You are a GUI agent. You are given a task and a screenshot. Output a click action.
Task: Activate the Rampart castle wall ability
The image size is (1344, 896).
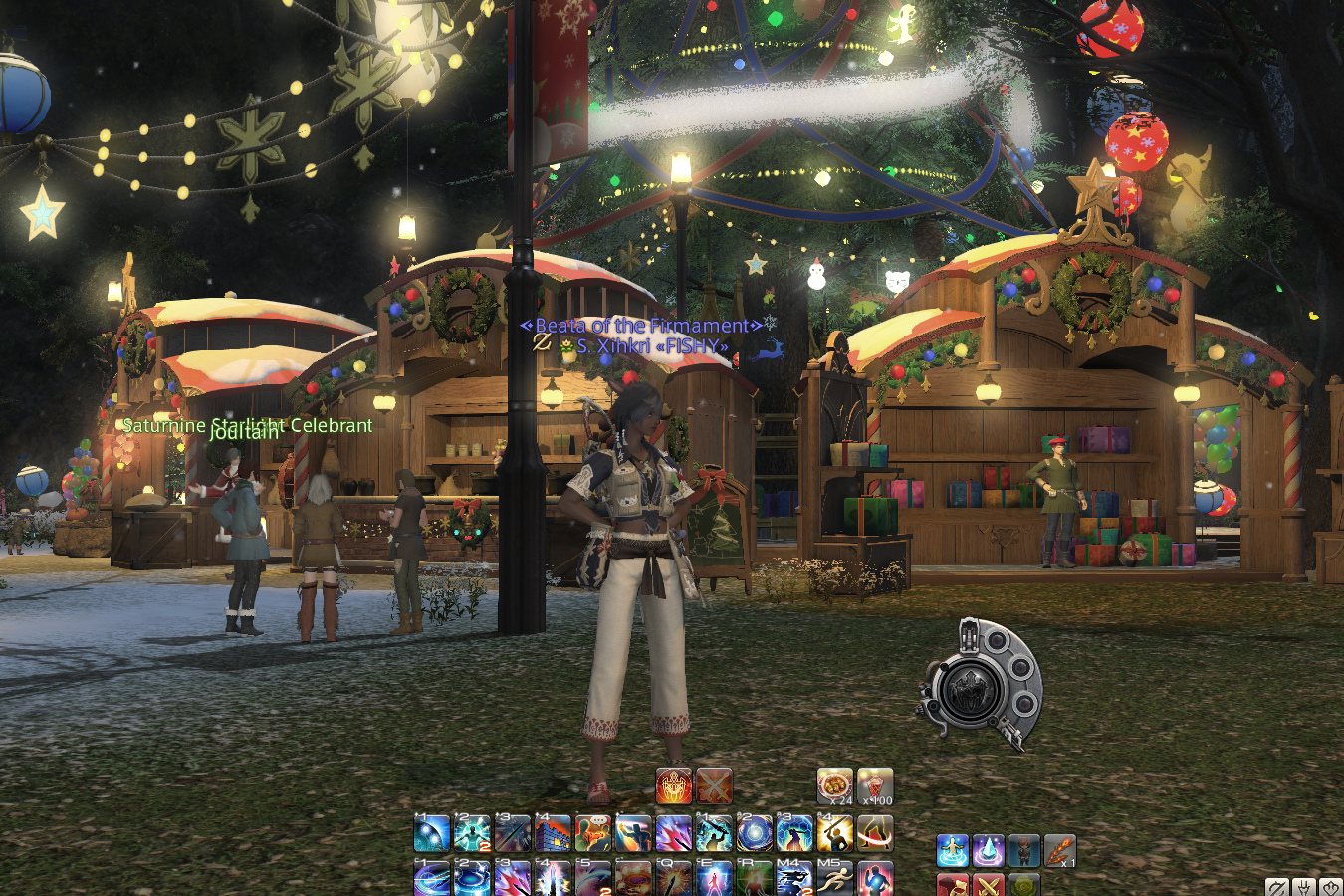553,833
